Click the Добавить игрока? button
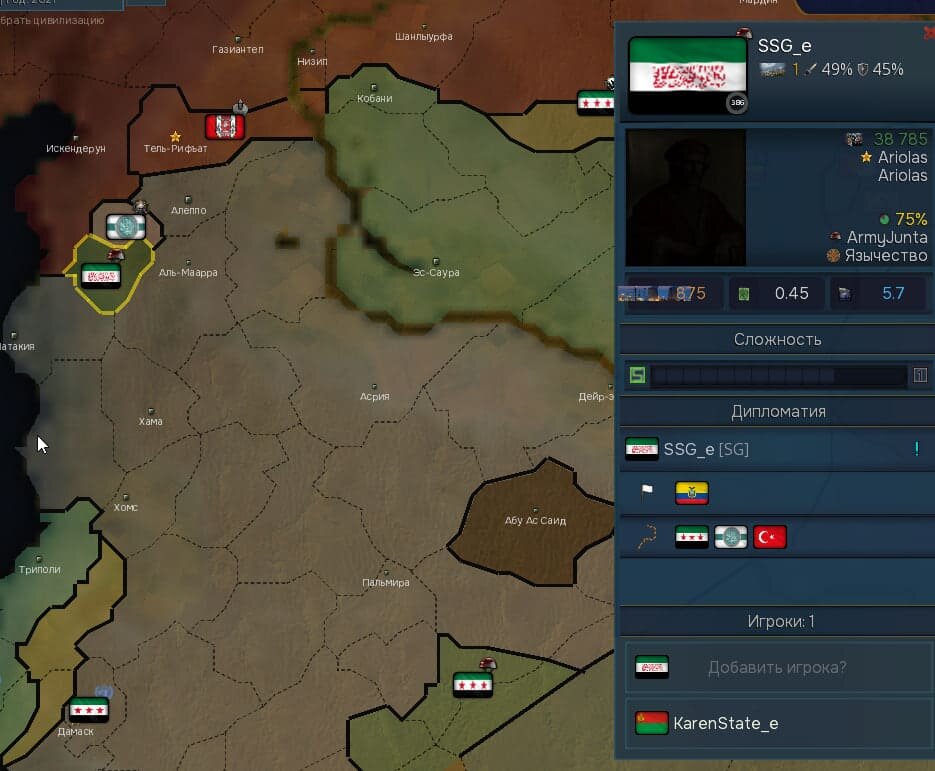Image resolution: width=935 pixels, height=771 pixels. pyautogui.click(x=777, y=667)
